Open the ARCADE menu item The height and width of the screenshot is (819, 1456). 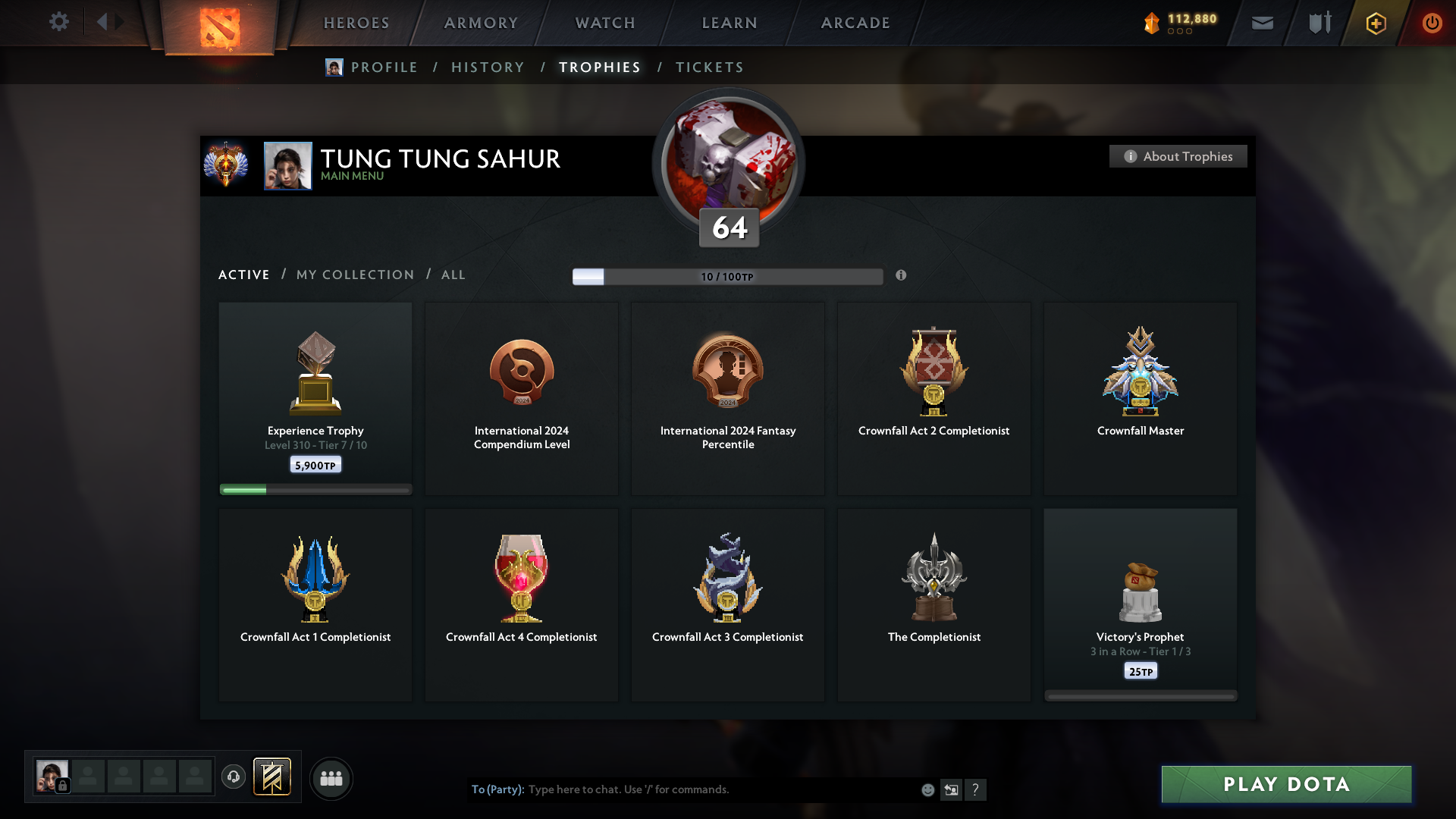855,23
